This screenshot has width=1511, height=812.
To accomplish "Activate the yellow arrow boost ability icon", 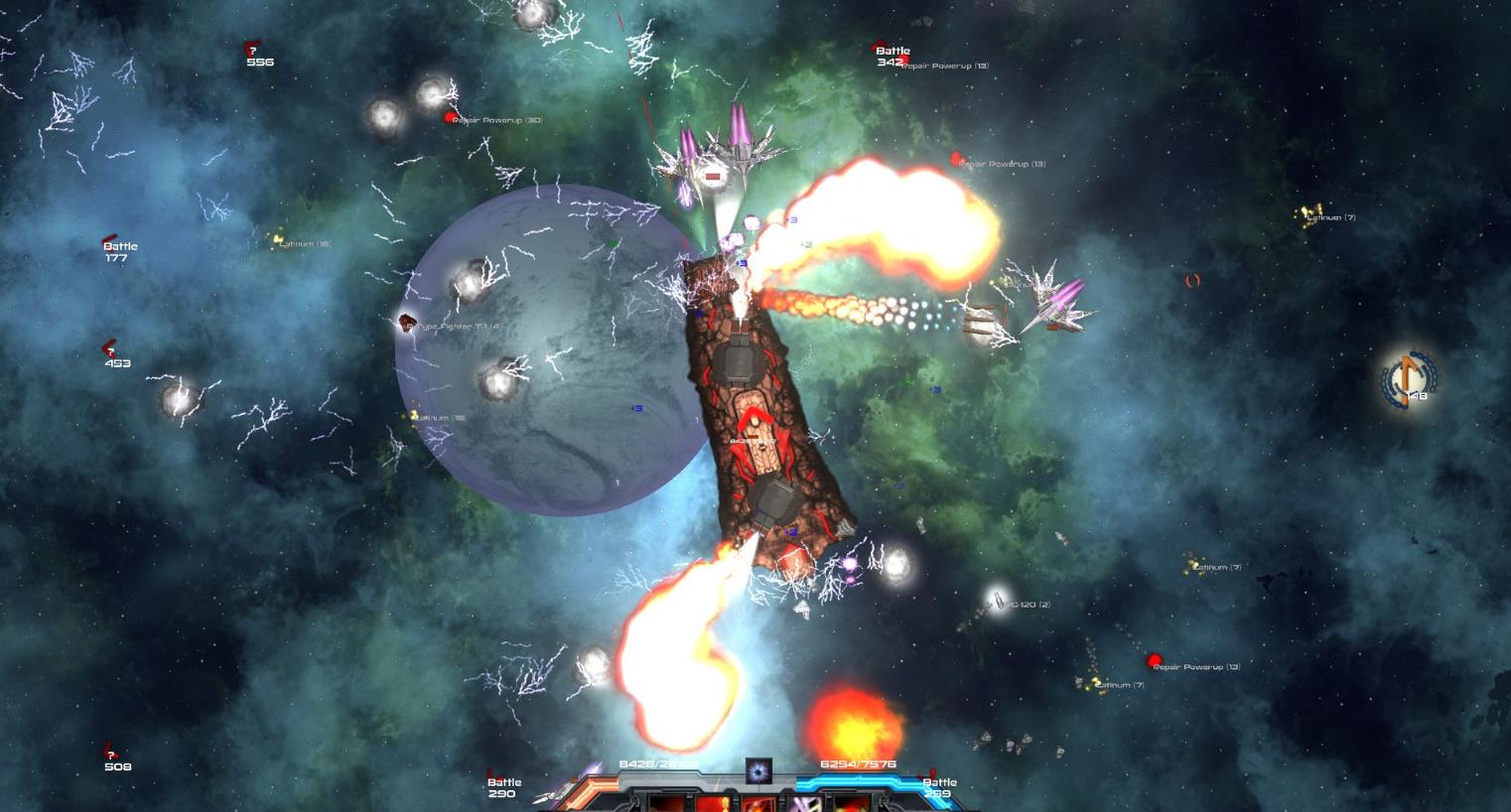I will point(713,806).
